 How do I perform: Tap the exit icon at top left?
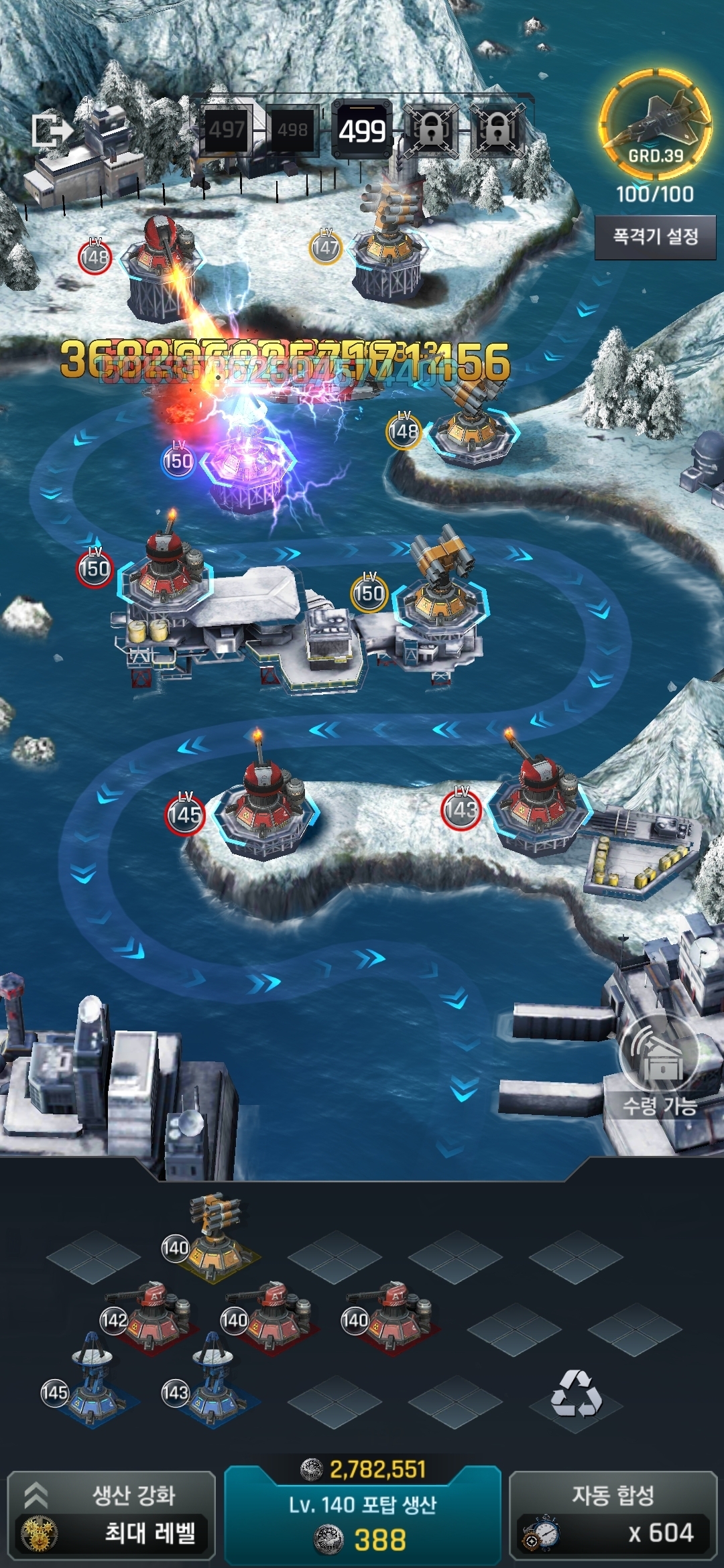[x=51, y=131]
